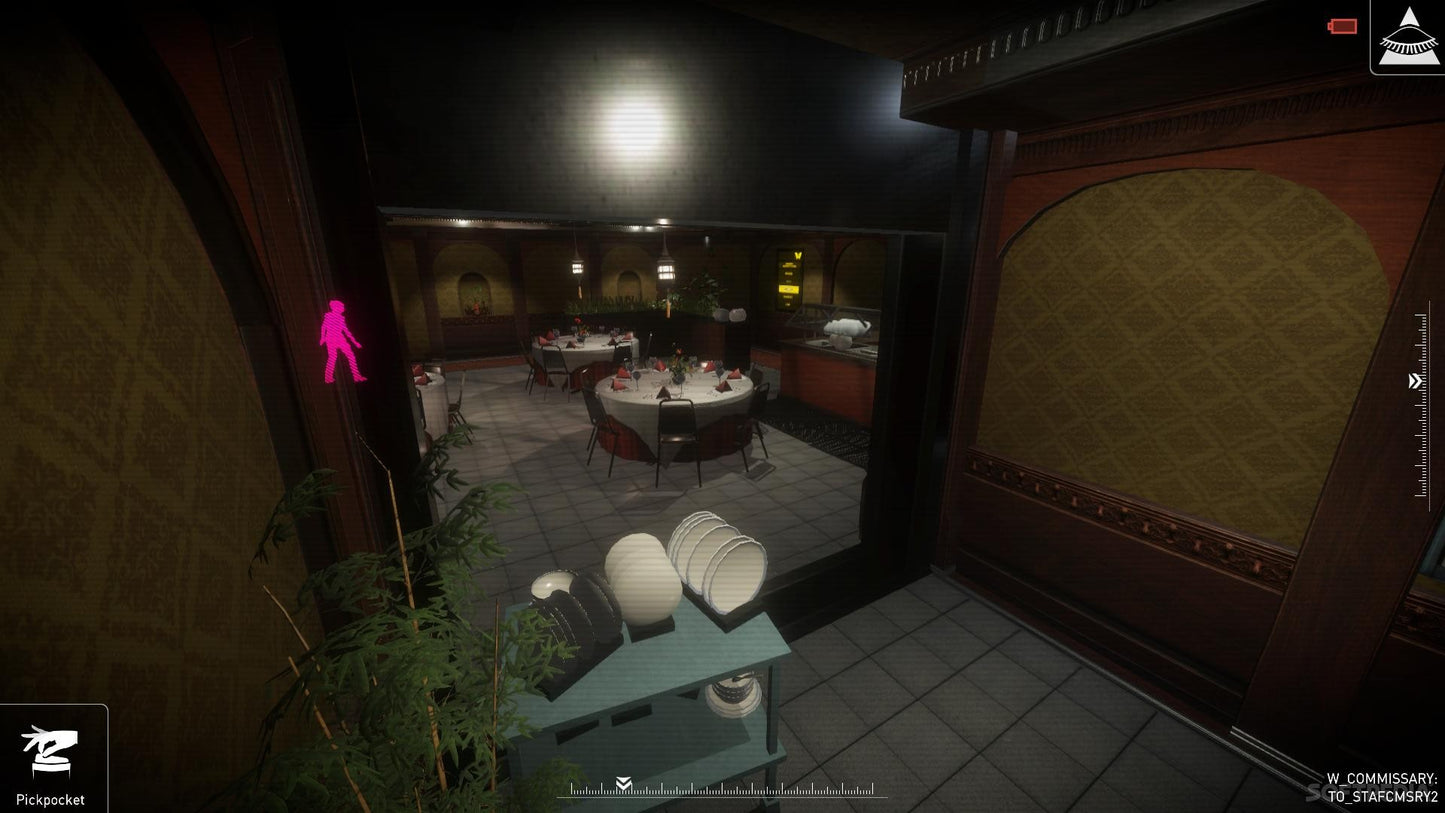Click the horizontal camera pan ruler
Image resolution: width=1445 pixels, height=813 pixels.
[728, 789]
